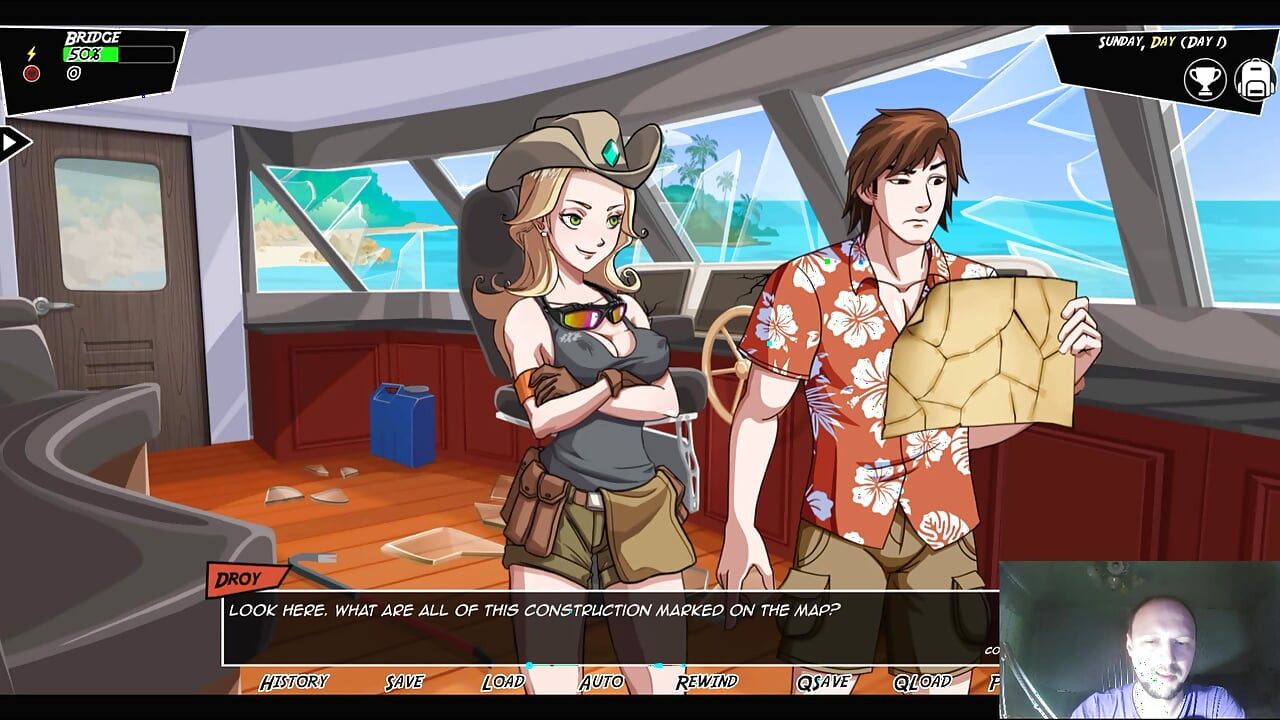The height and width of the screenshot is (720, 1280).
Task: Rewind the previous dialogue line
Action: [x=706, y=682]
